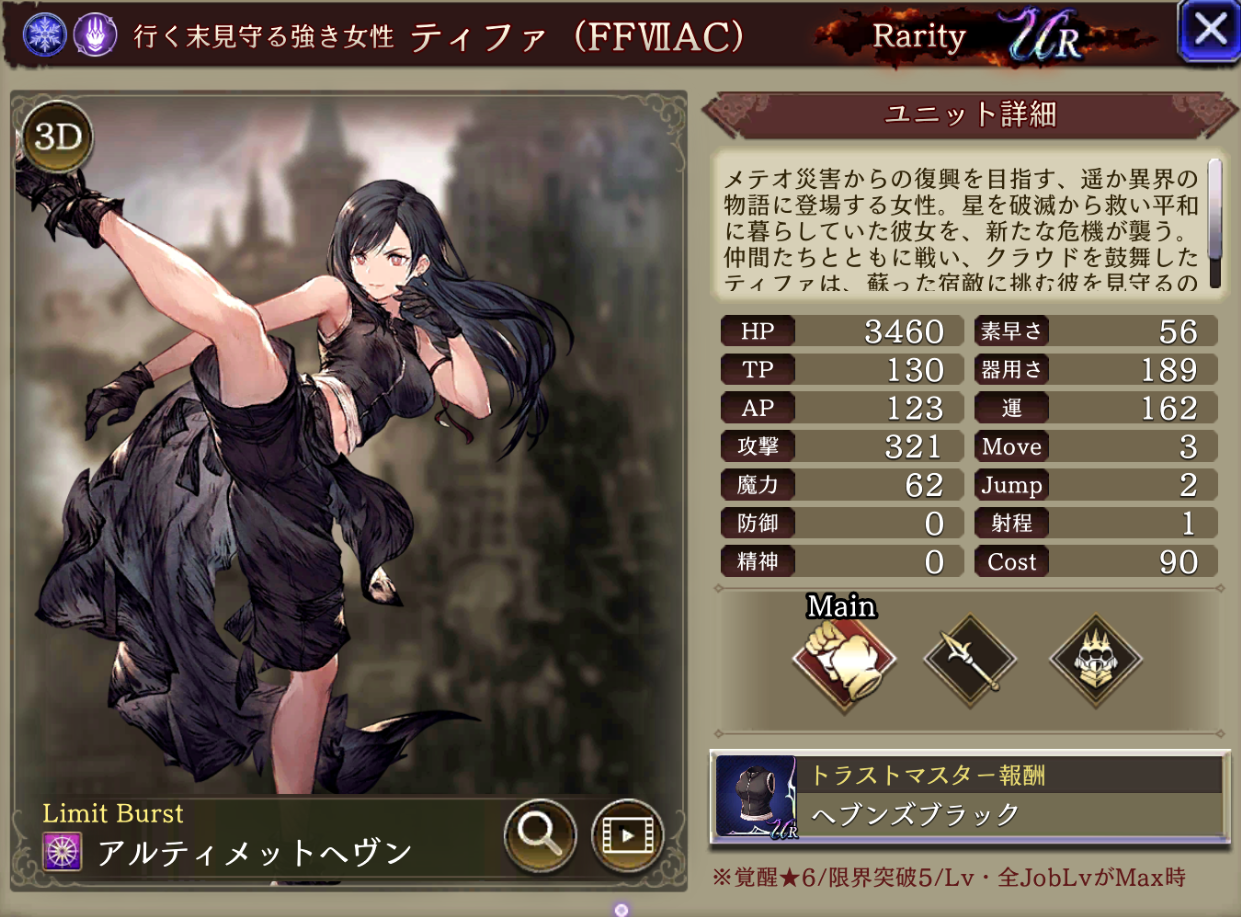Click the unit description scrollbar
This screenshot has height=917, width=1241.
[x=1215, y=223]
